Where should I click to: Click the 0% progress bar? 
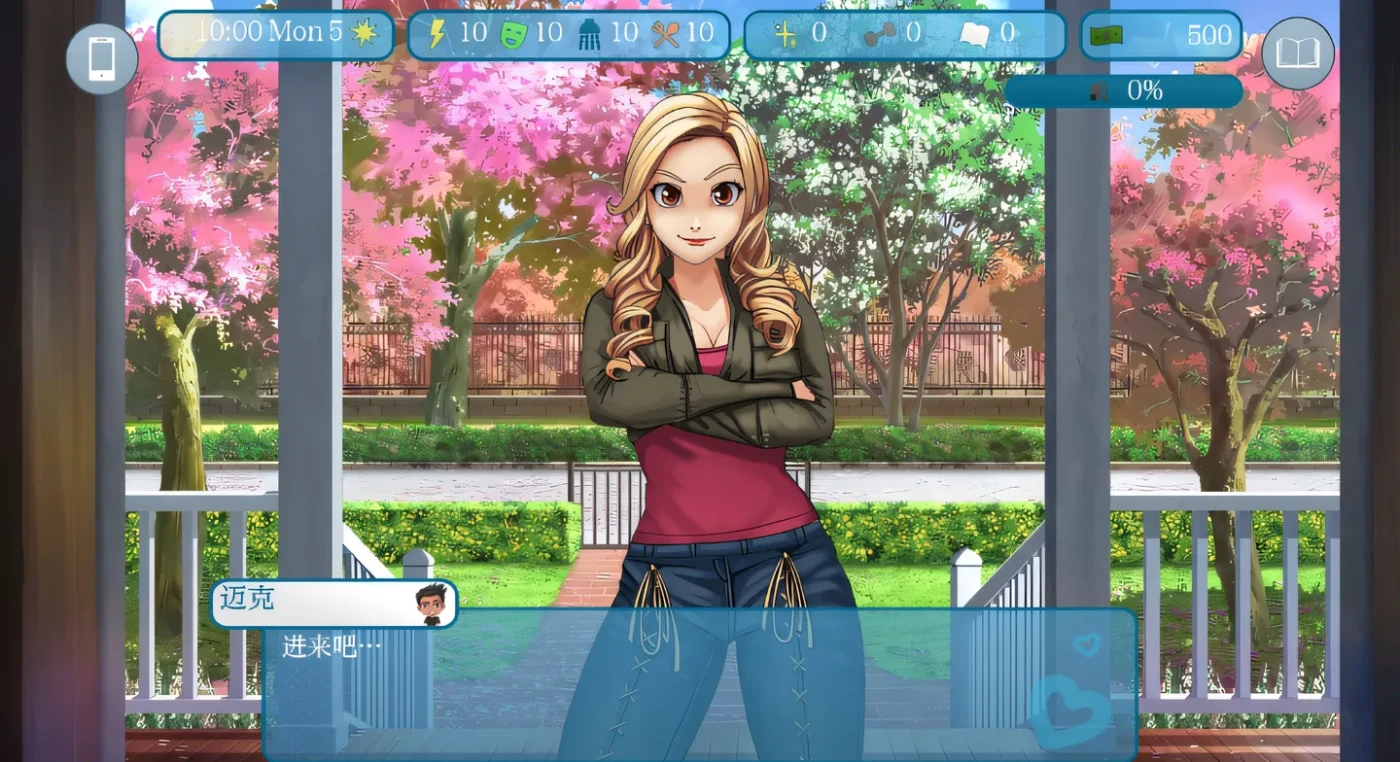click(x=1125, y=90)
